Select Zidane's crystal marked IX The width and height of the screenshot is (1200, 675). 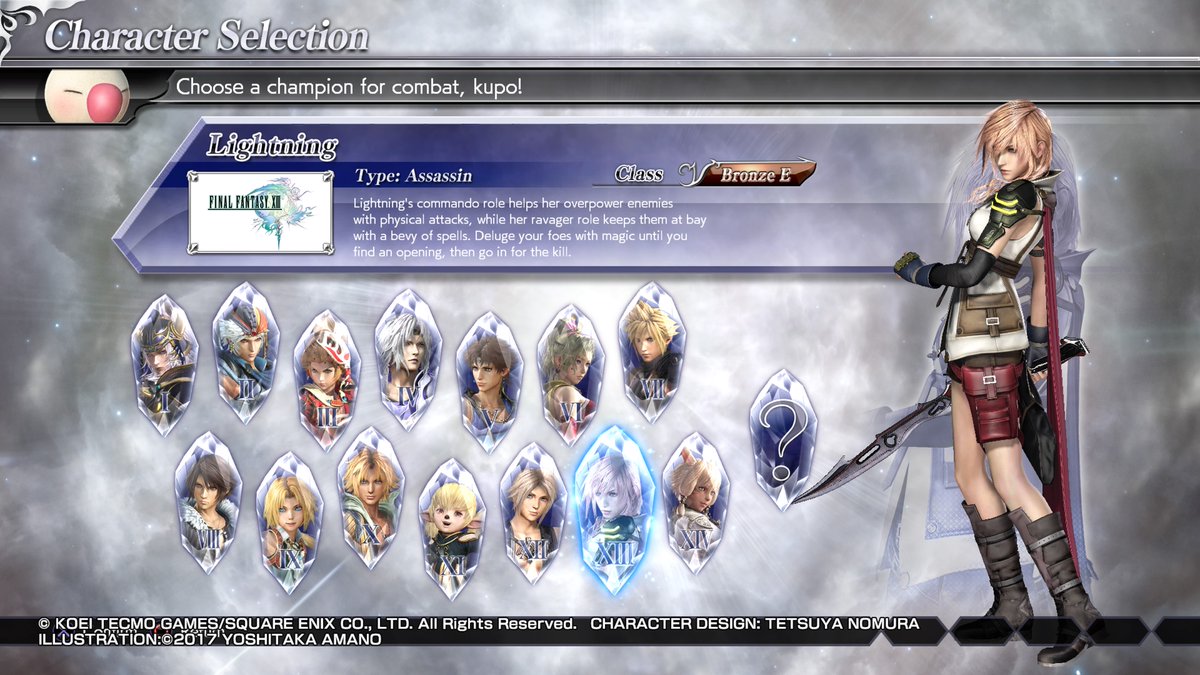point(290,522)
